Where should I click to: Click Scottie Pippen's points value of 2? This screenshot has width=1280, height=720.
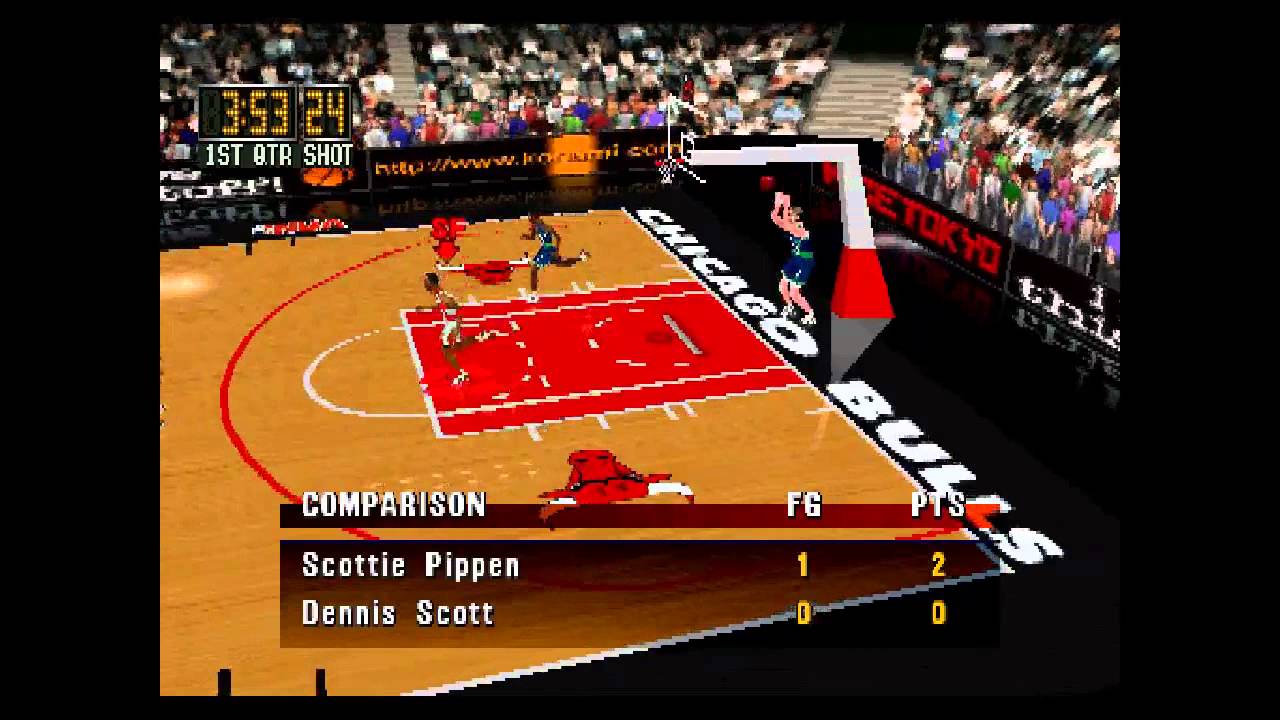937,565
